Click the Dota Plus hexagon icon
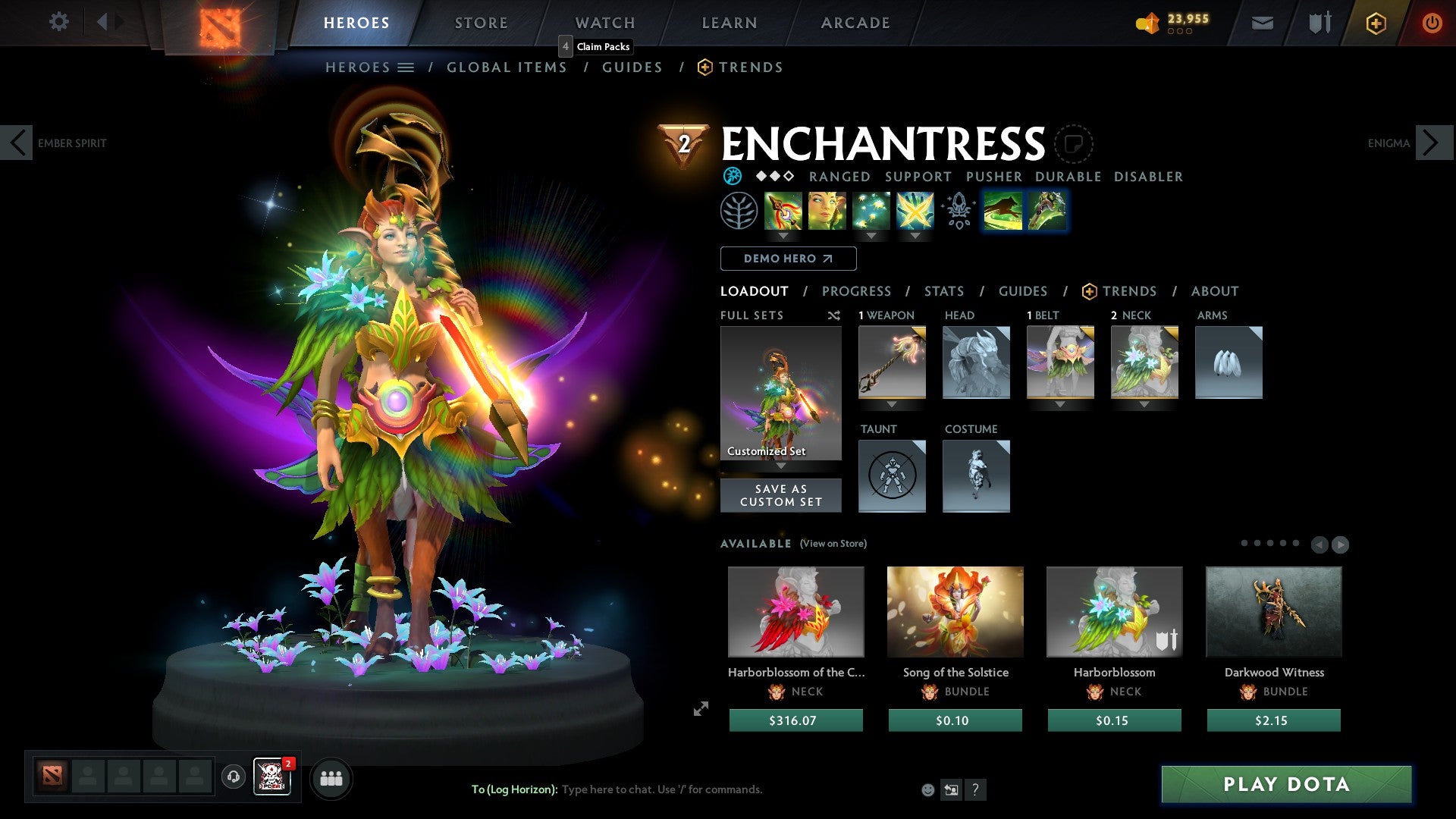Screen dimensions: 1456x819 point(1375,23)
